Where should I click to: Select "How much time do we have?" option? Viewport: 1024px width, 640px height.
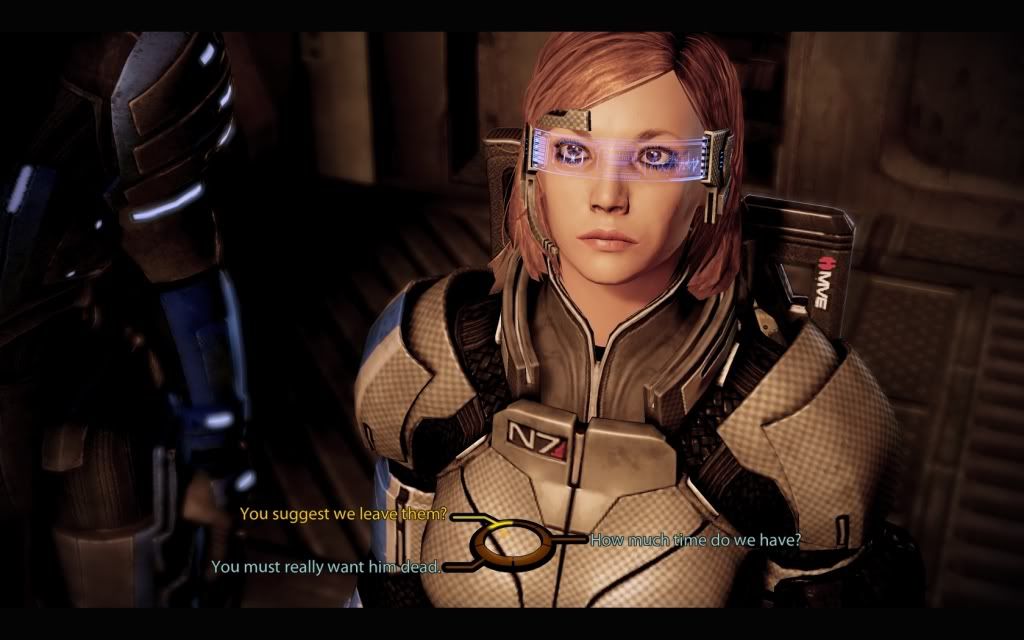tap(695, 541)
